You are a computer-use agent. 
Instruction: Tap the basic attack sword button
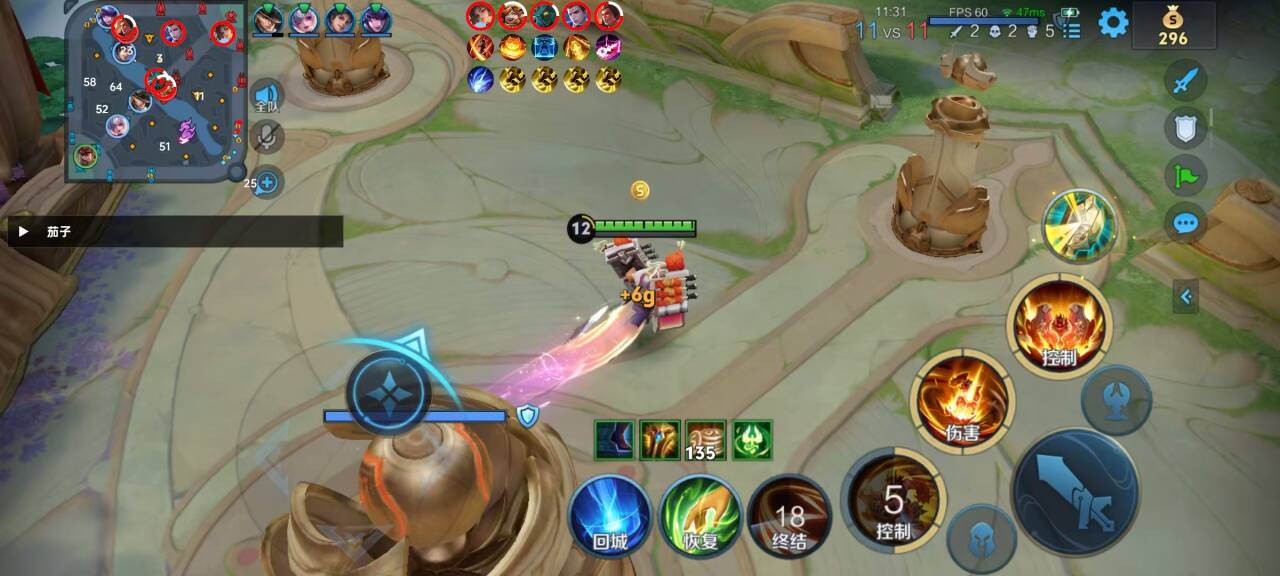pos(1076,490)
